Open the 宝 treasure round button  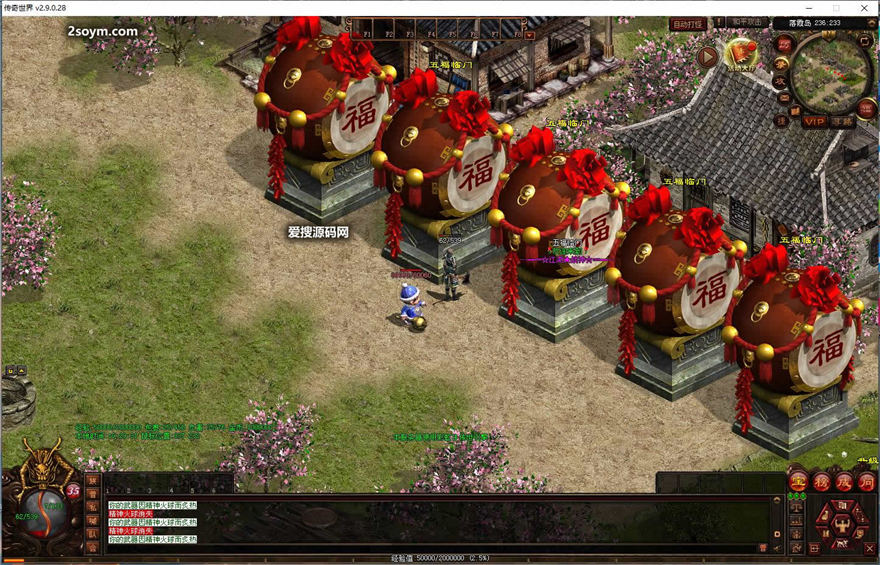[797, 481]
